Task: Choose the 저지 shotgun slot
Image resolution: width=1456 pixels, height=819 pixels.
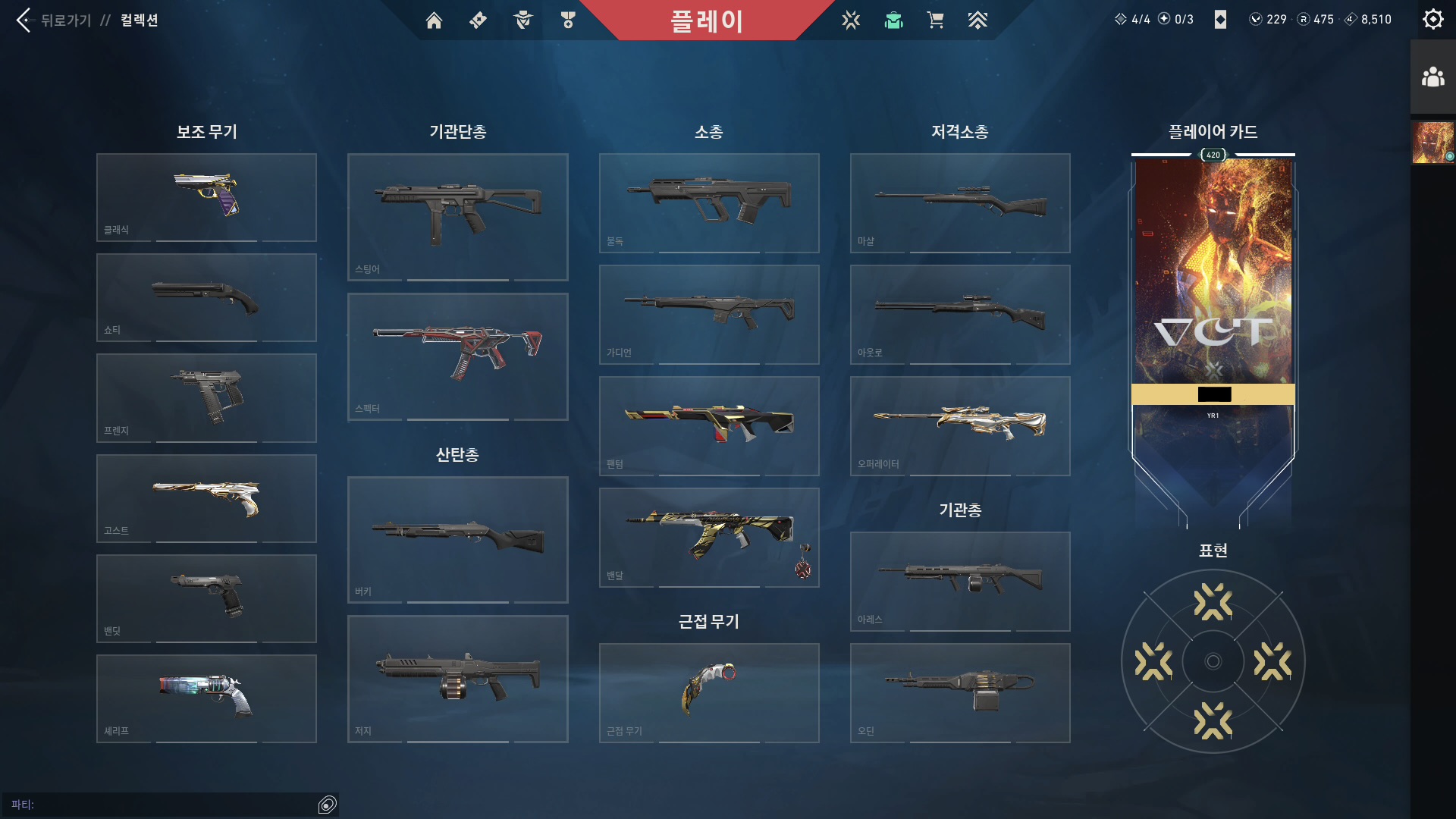Action: pyautogui.click(x=457, y=679)
